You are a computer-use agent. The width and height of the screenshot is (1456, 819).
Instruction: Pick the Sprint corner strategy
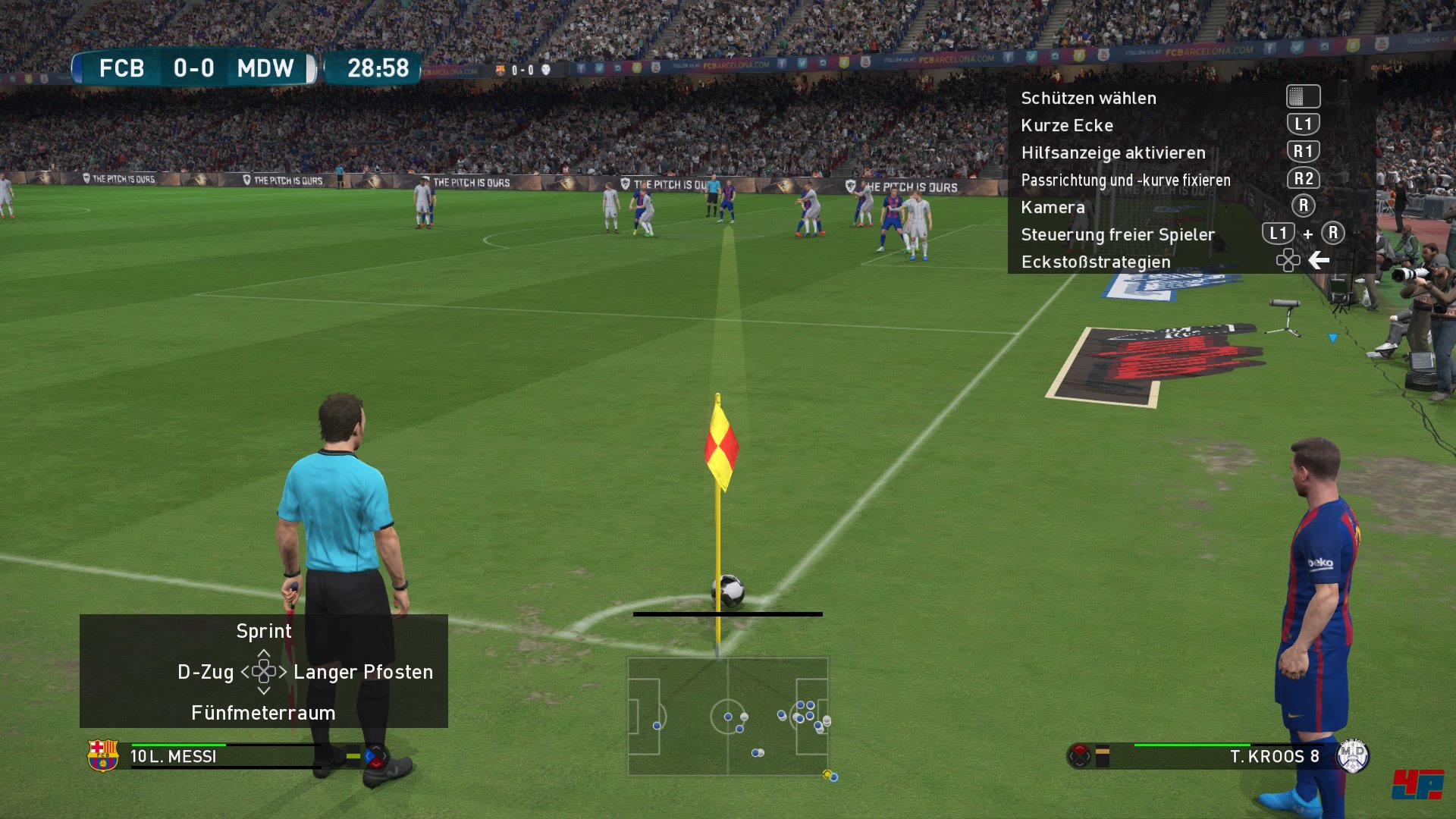coord(263,631)
